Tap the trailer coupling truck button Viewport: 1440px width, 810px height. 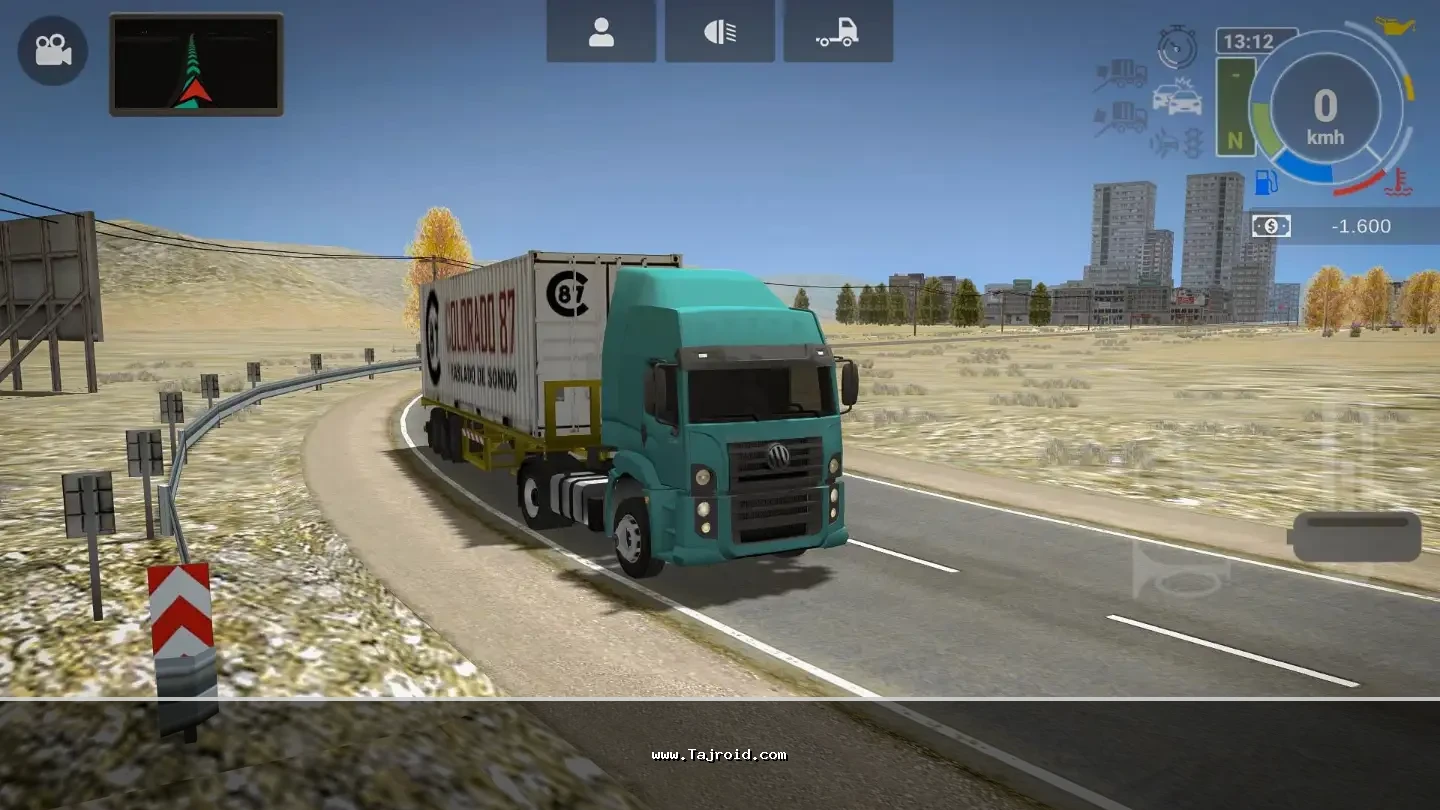[838, 32]
